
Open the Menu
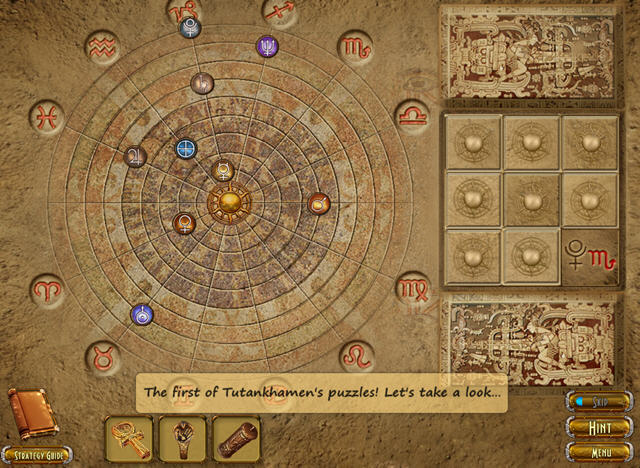coord(601,451)
